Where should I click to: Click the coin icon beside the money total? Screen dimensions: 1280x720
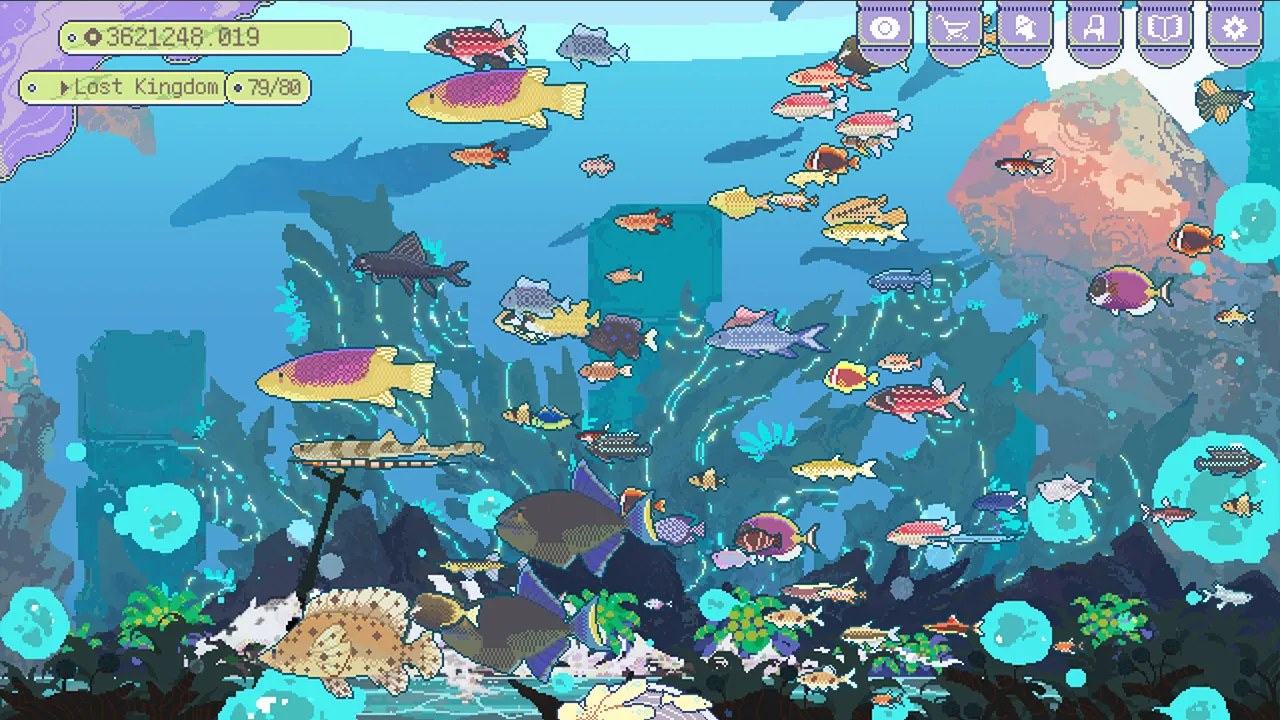[x=93, y=38]
